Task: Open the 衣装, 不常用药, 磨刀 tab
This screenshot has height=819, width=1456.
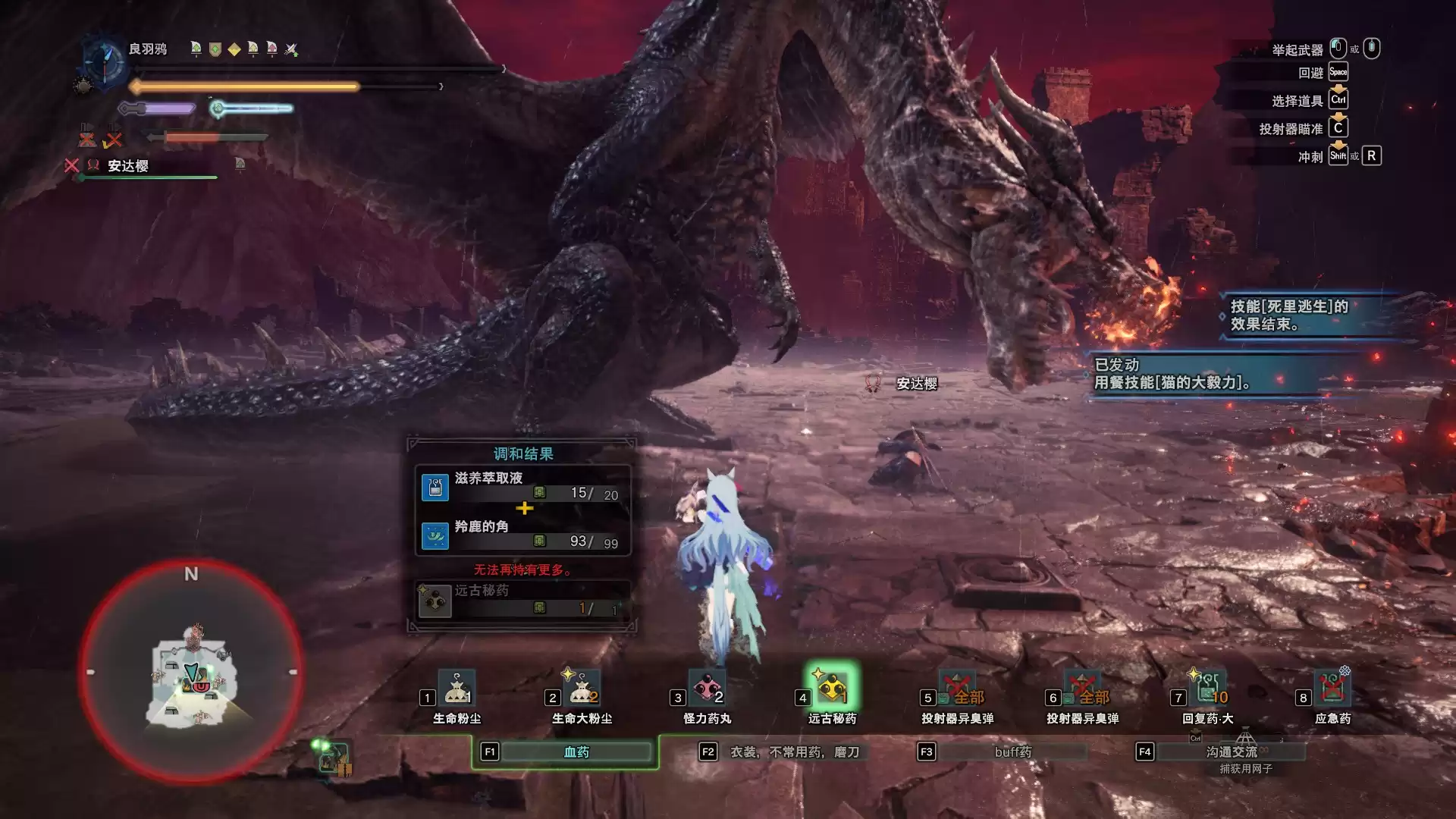Action: [794, 752]
